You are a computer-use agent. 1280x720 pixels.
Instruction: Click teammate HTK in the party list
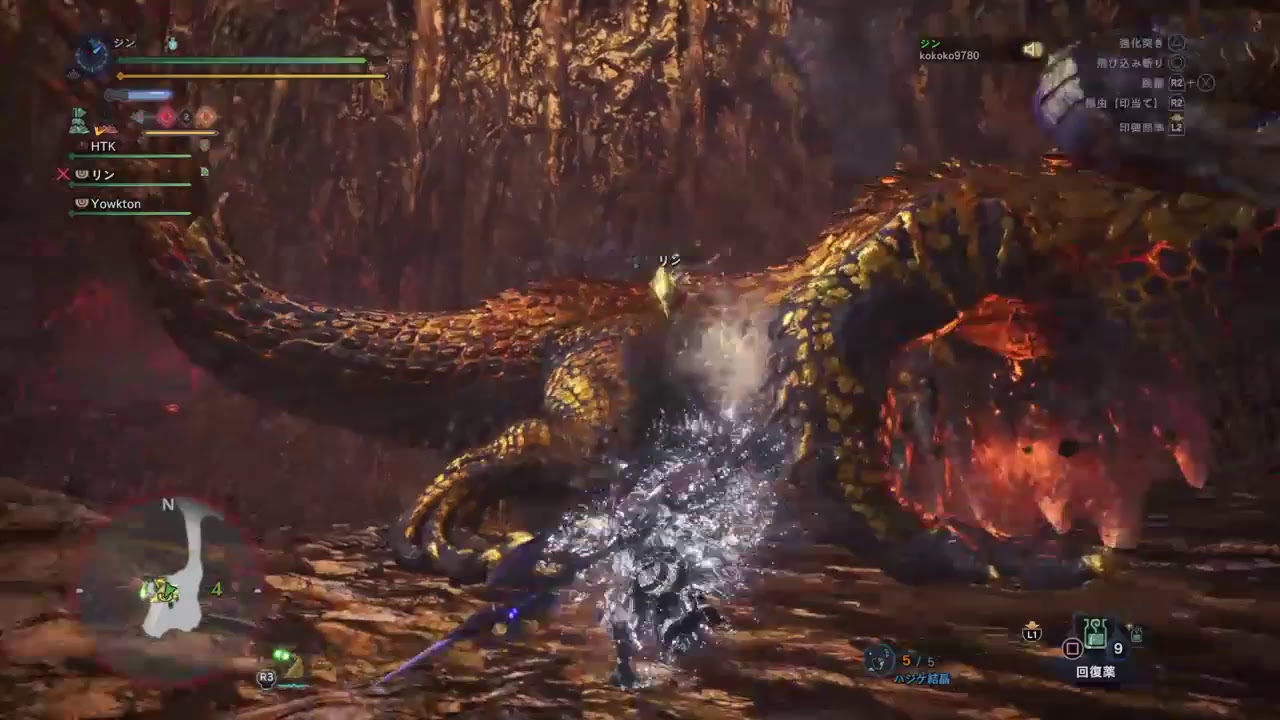[103, 146]
